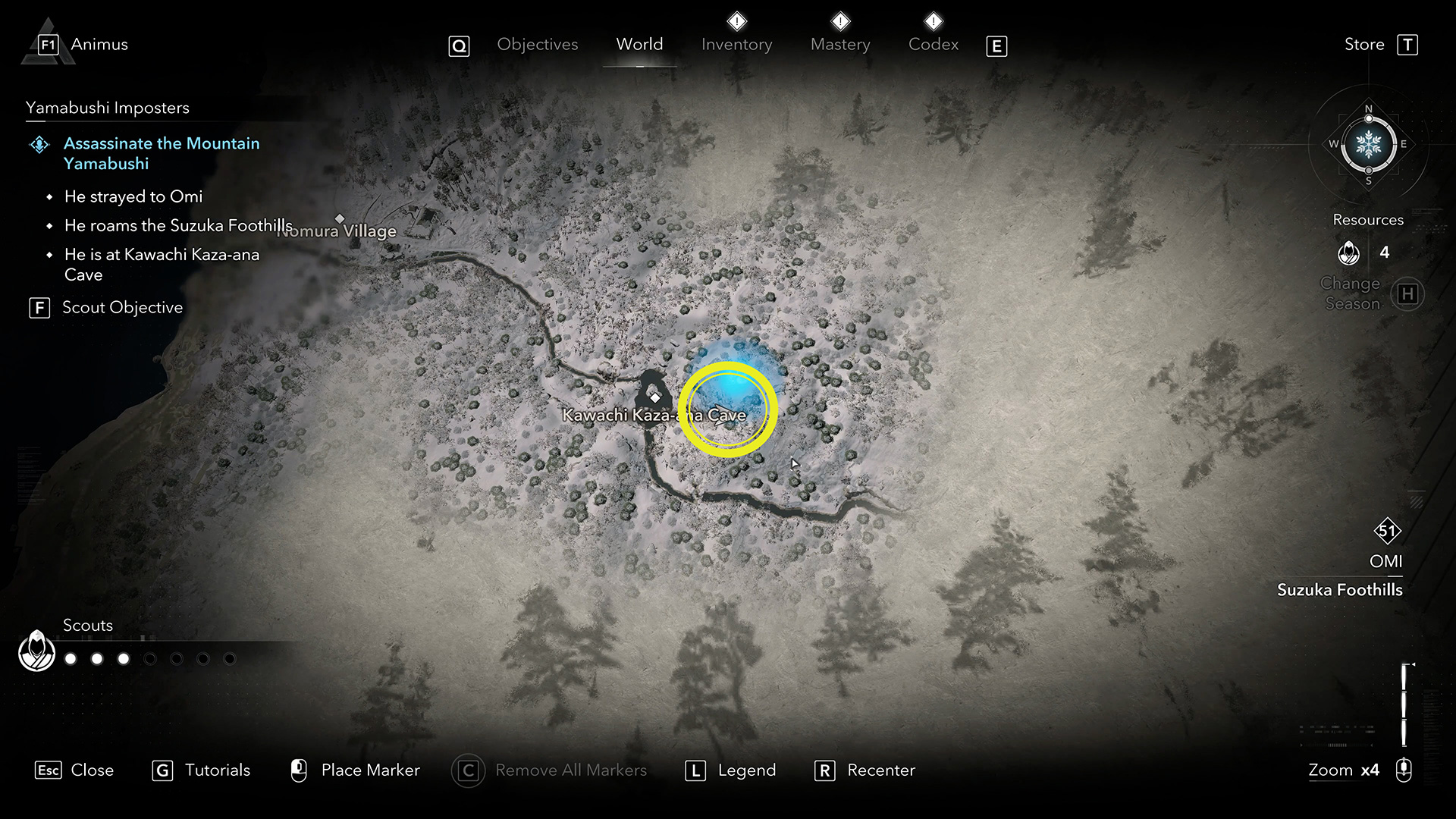
Task: Select the World tab
Action: (x=639, y=45)
